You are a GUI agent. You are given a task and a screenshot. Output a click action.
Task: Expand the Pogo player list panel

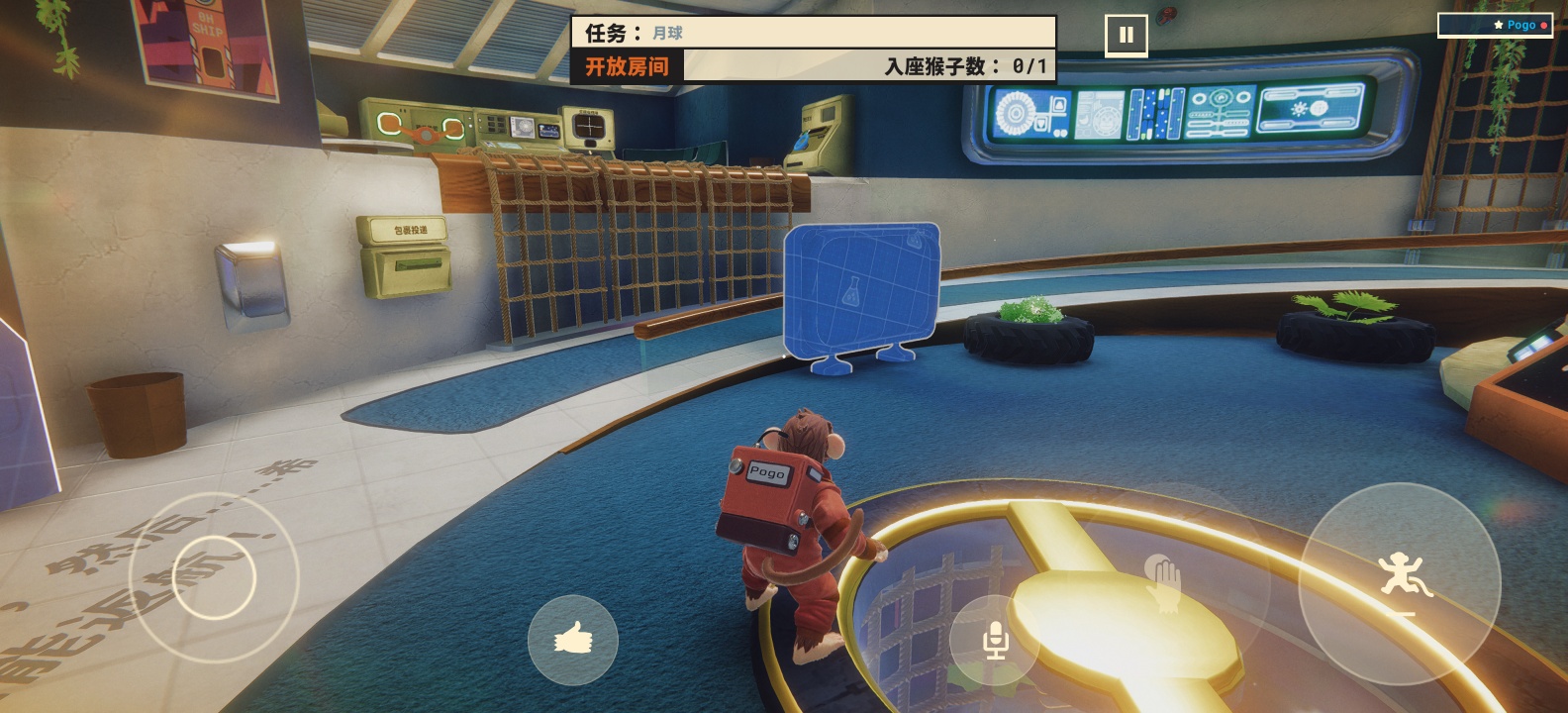coord(1503,26)
